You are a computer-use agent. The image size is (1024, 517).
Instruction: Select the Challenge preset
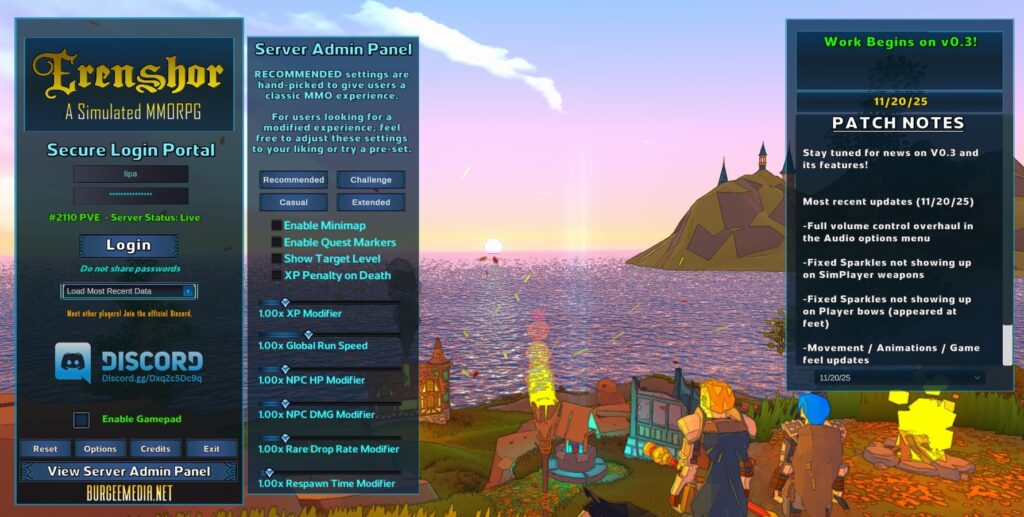point(371,180)
